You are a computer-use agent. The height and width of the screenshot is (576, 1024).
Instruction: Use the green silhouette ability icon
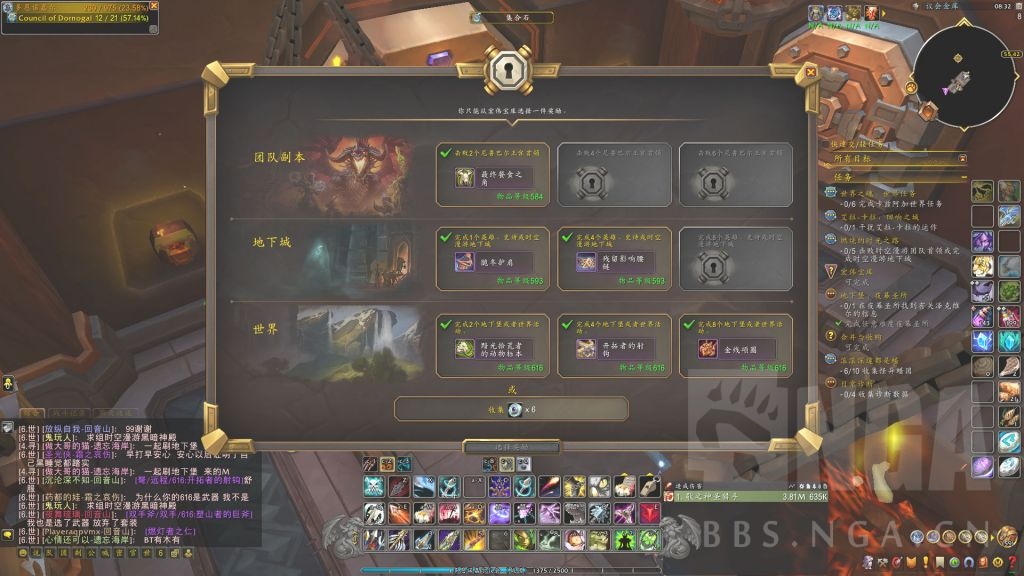[624, 540]
